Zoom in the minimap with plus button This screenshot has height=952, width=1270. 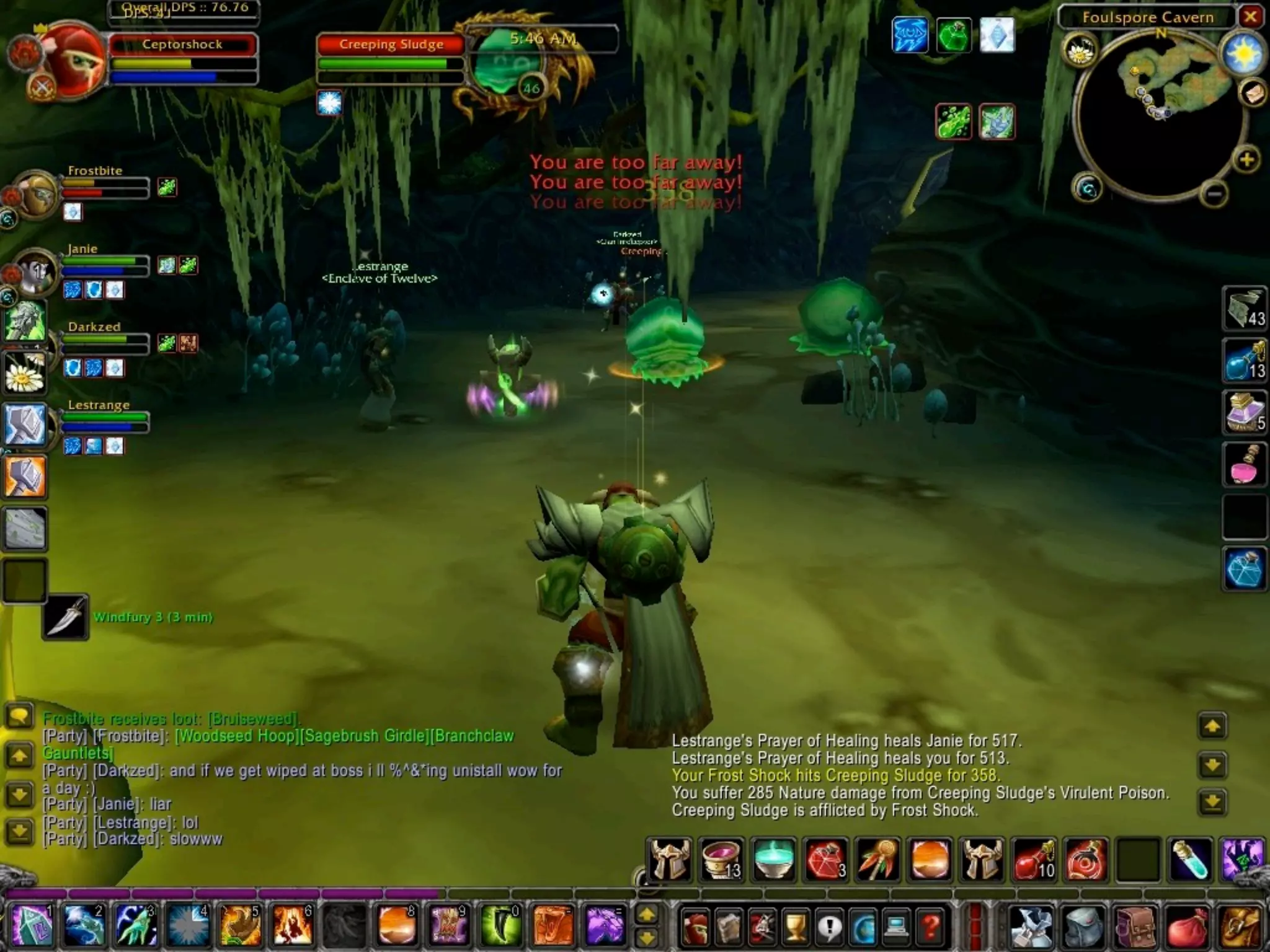pos(1246,160)
